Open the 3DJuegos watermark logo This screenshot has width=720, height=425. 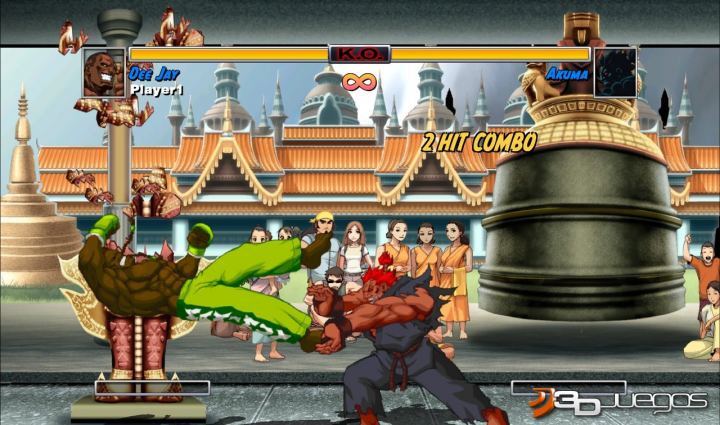pos(618,400)
